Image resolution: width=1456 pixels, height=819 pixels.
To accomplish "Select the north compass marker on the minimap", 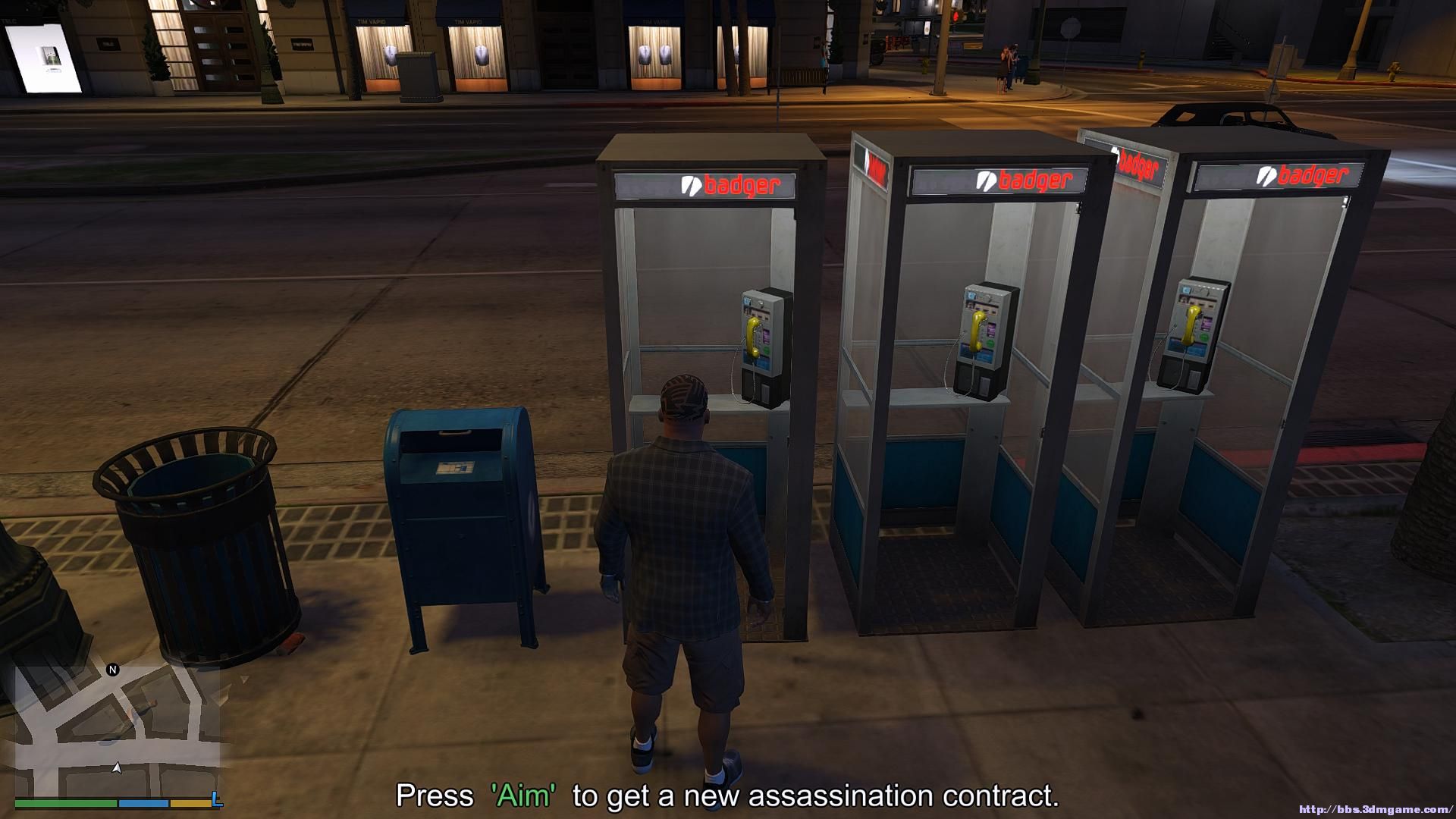I will [x=113, y=670].
